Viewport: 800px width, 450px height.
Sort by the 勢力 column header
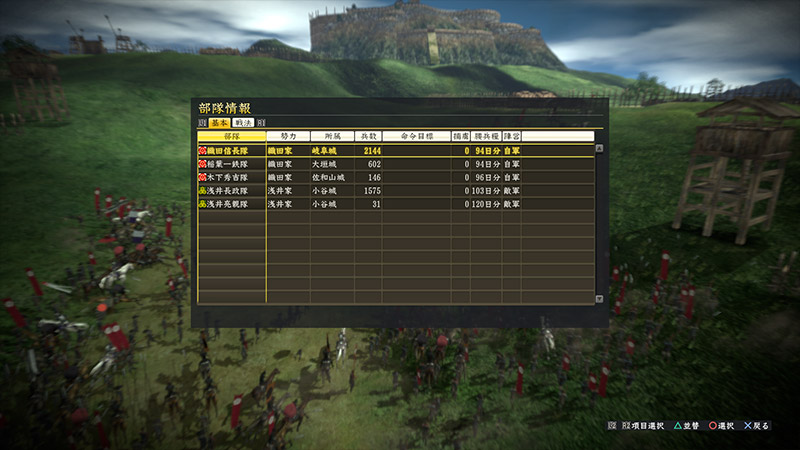[287, 136]
